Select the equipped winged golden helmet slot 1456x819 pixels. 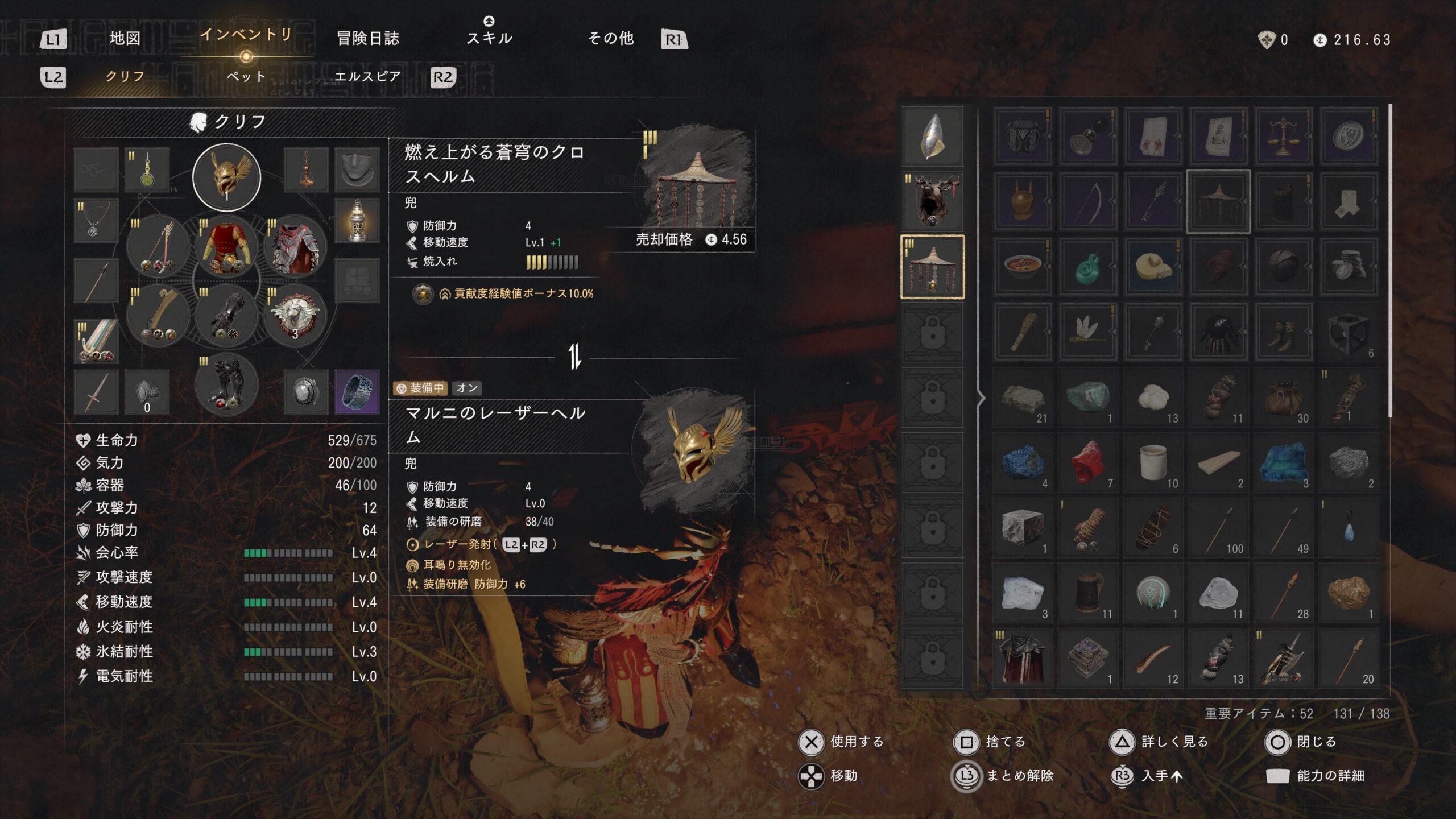(x=226, y=177)
